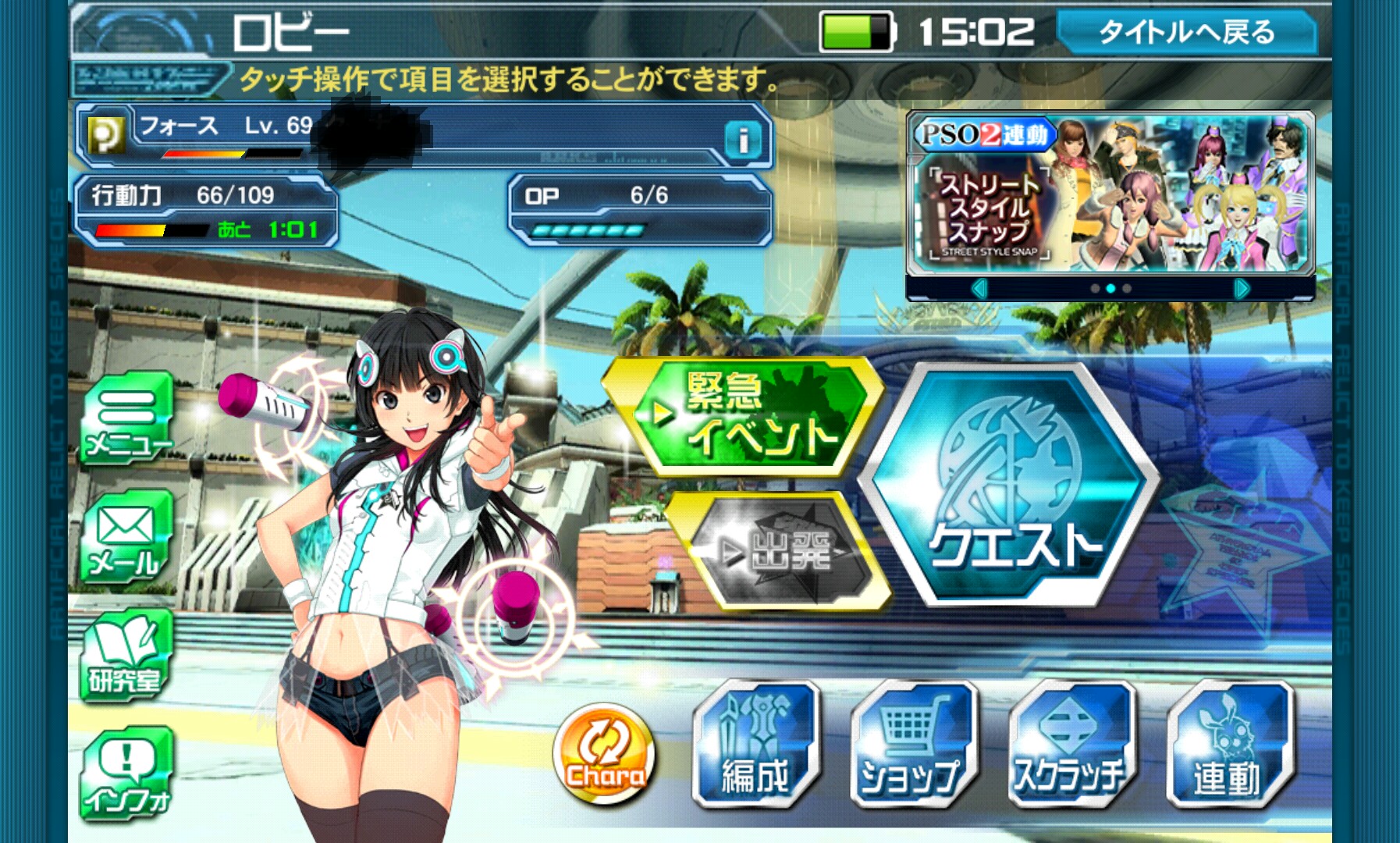Switch character with the orange Chara button
The height and width of the screenshot is (843, 1400).
click(605, 754)
